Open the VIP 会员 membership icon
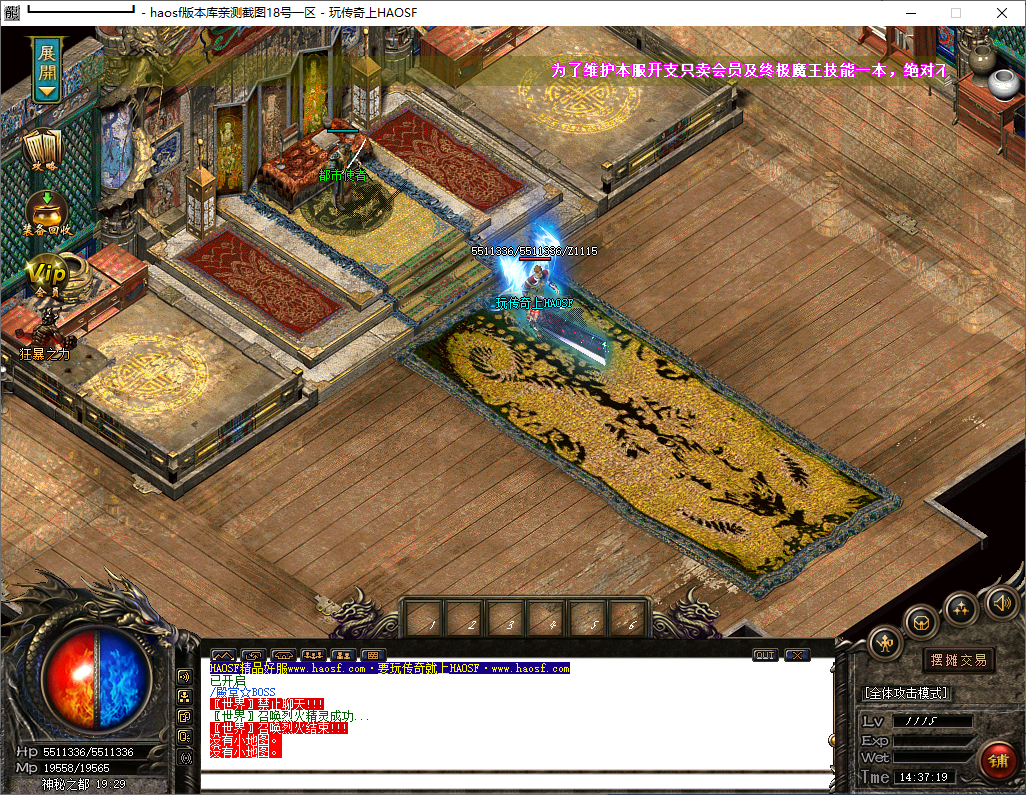1026x795 pixels. [45, 273]
